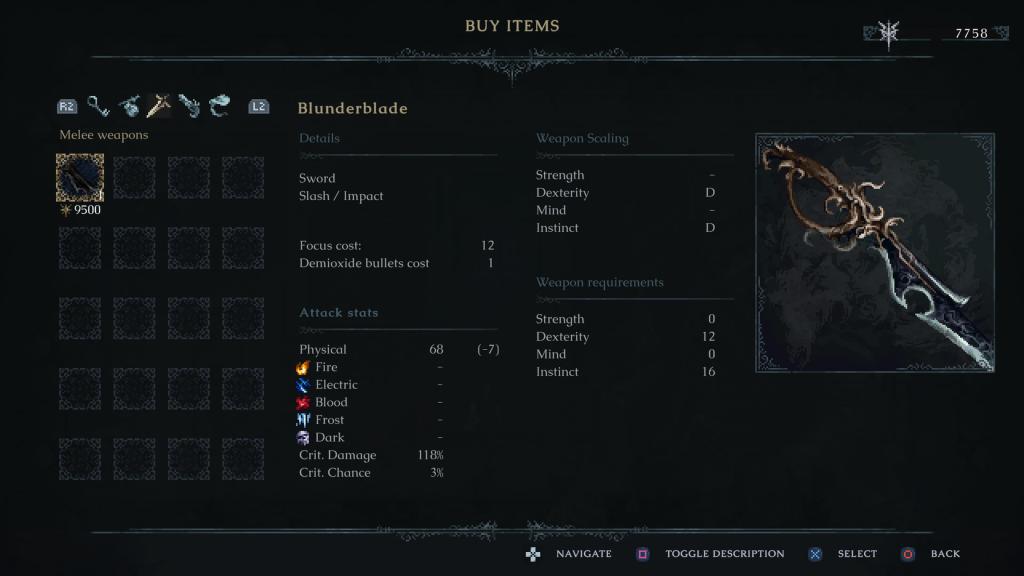Choose the sword melee weapons tab
The height and width of the screenshot is (576, 1024).
click(158, 105)
